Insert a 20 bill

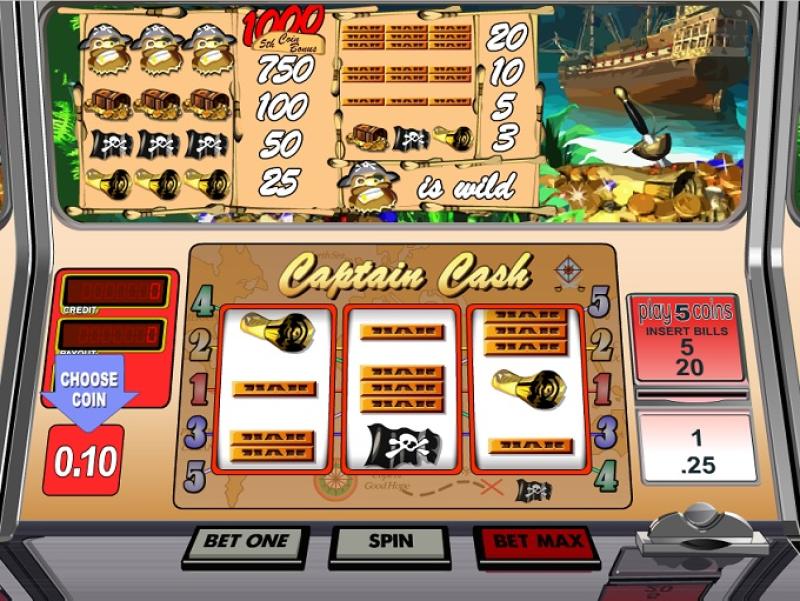tap(686, 366)
